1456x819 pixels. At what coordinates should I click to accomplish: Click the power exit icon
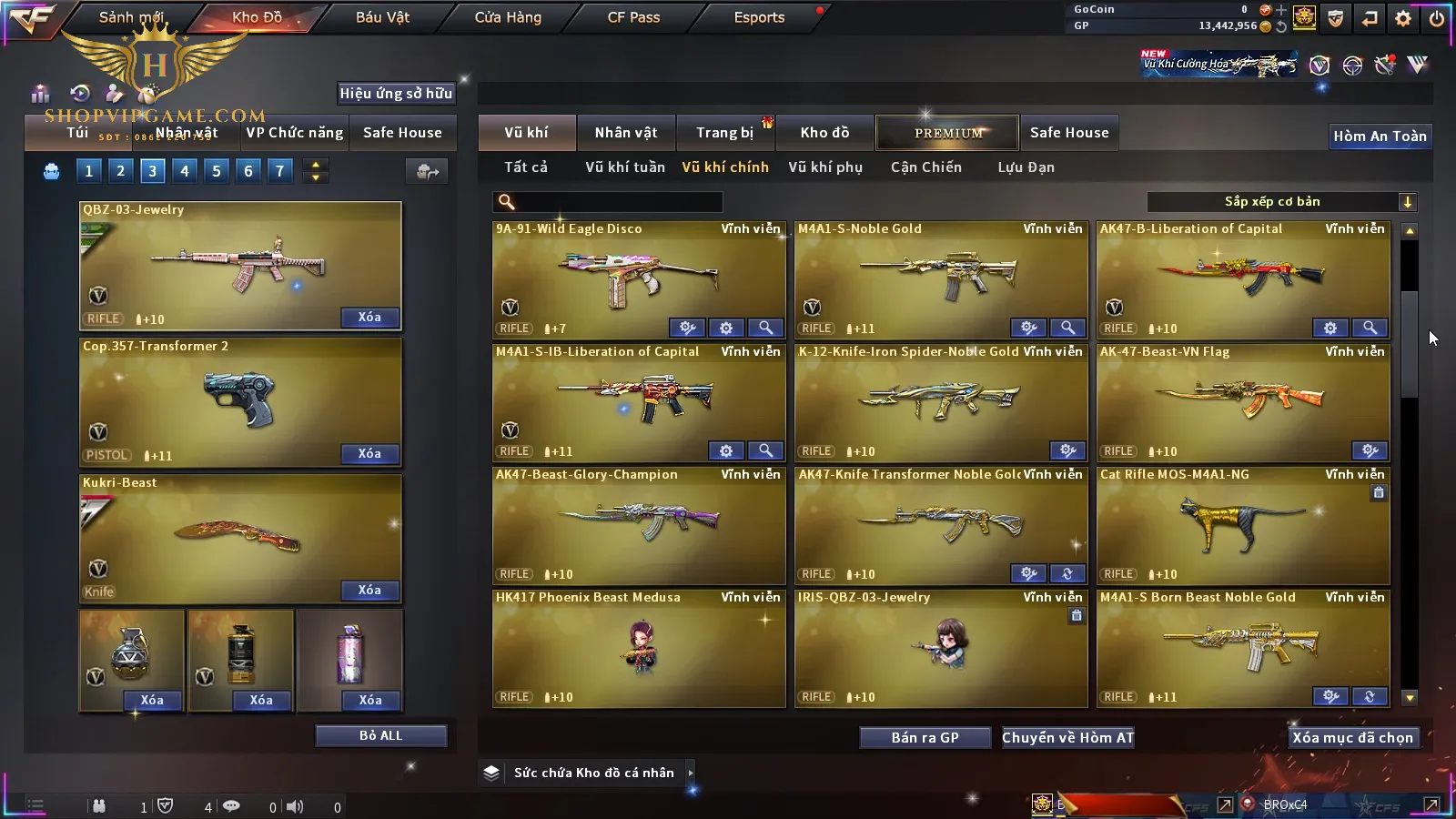1437,18
